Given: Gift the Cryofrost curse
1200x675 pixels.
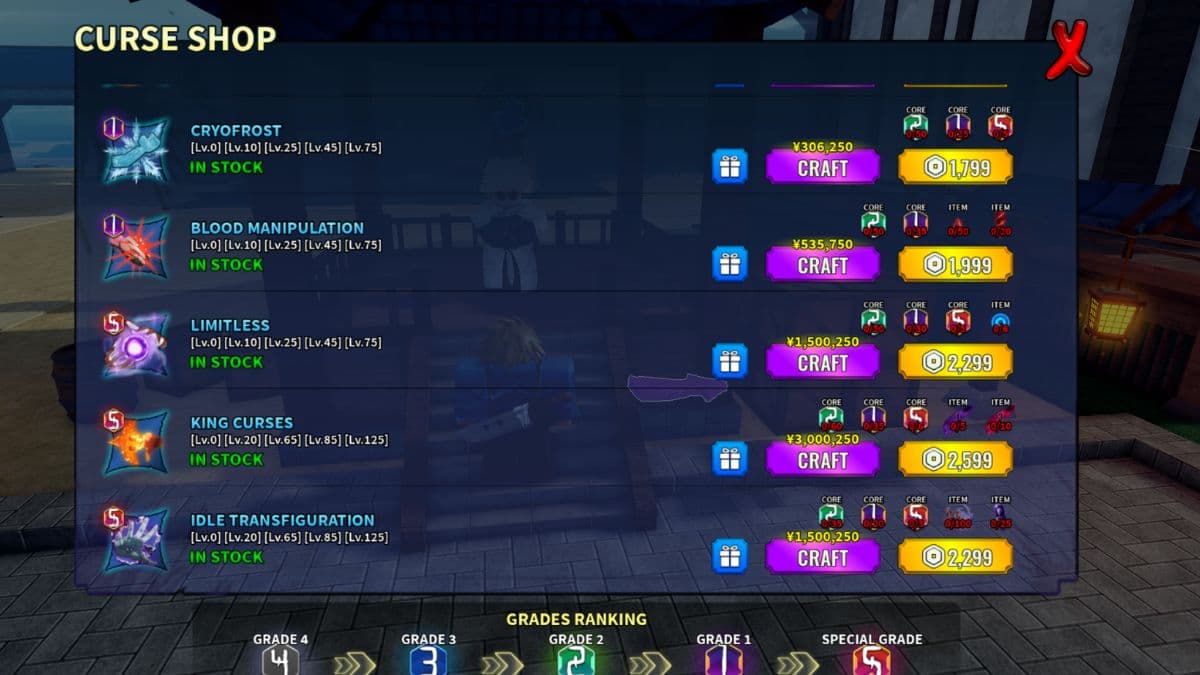Looking at the screenshot, I should (x=730, y=166).
